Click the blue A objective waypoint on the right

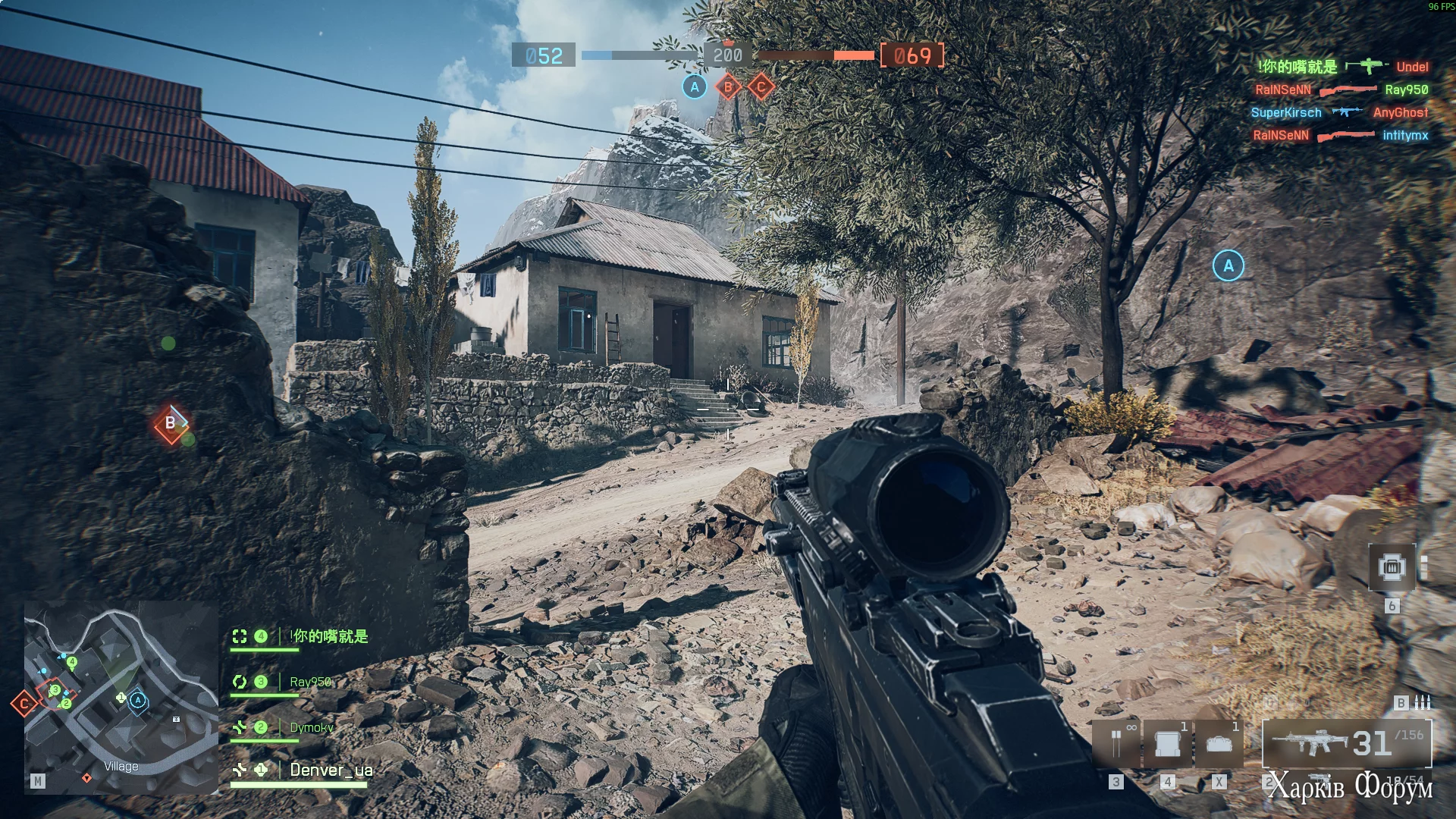pyautogui.click(x=1228, y=265)
